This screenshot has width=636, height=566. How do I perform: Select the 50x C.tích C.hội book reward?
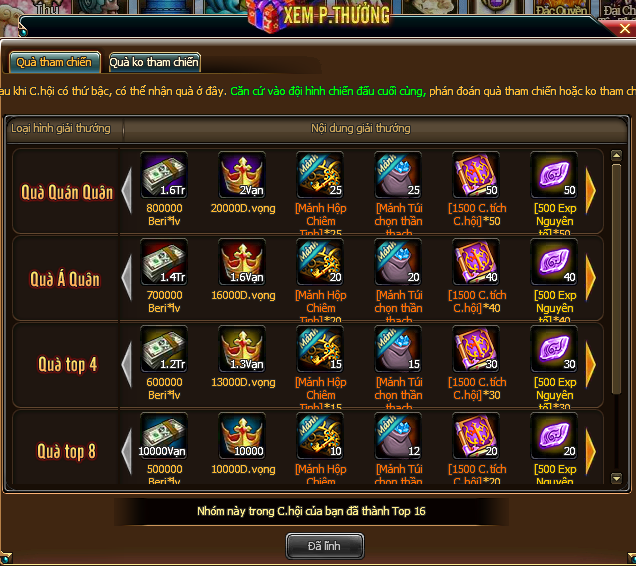476,176
